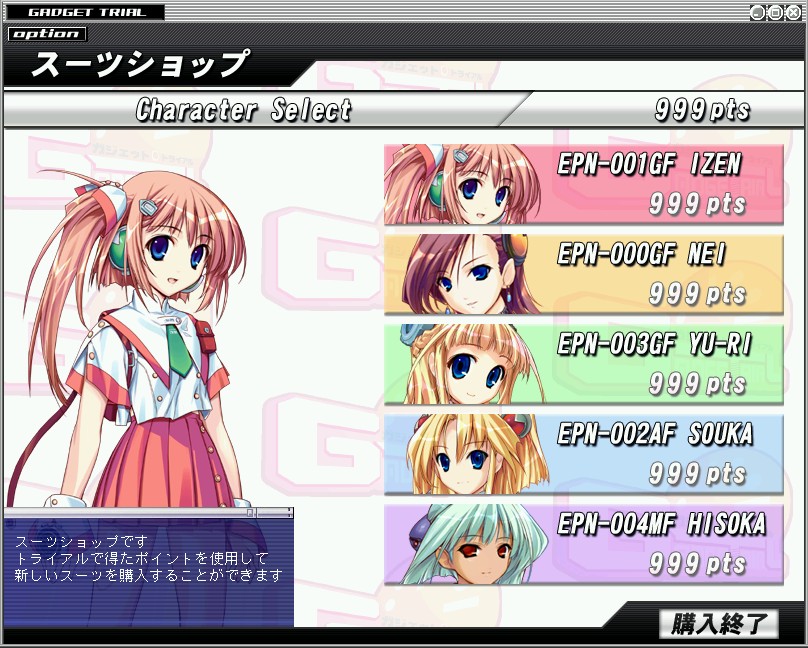Choose EPN-004MF HISOKA character row
Screen dimensions: 808x648
(584, 544)
